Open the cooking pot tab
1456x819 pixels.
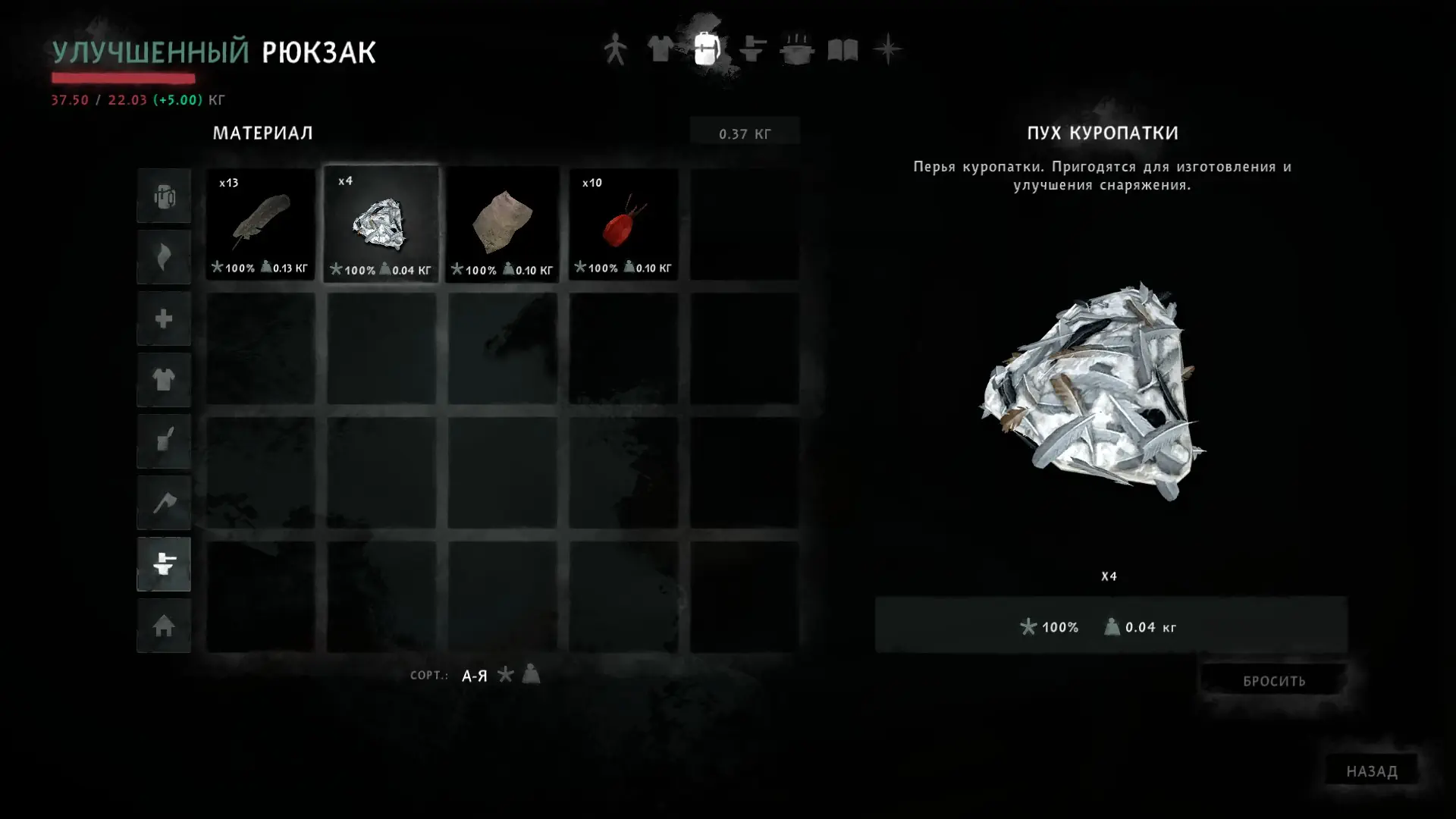797,50
